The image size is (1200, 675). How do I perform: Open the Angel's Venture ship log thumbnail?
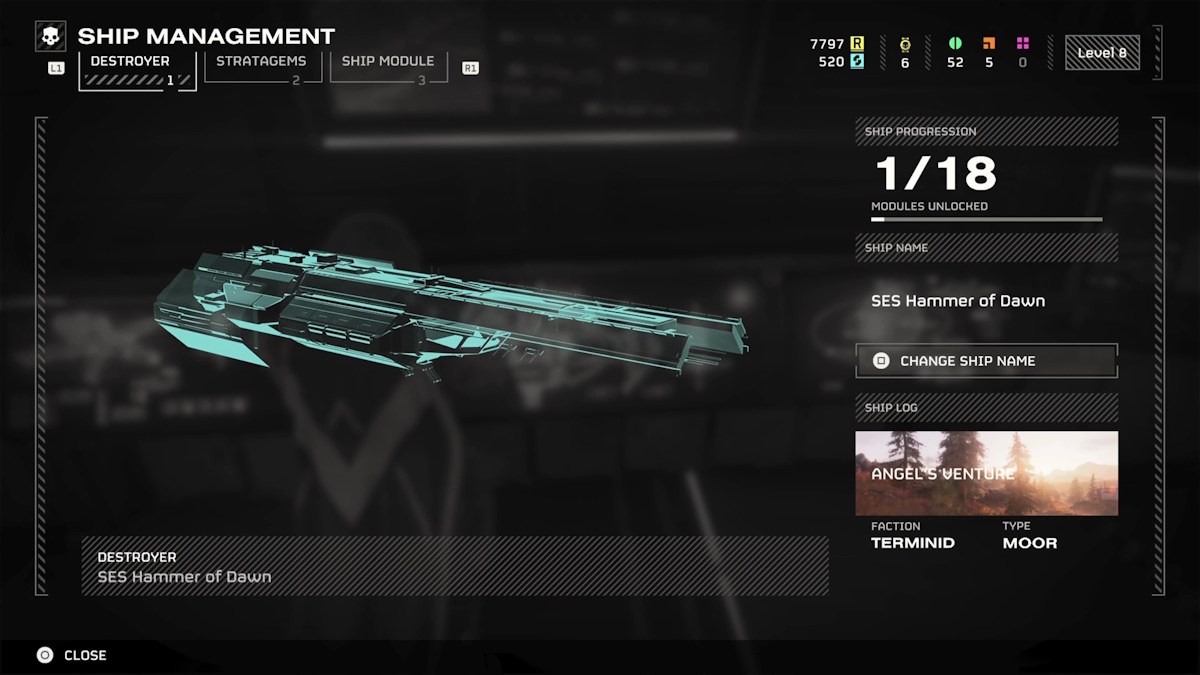click(986, 473)
